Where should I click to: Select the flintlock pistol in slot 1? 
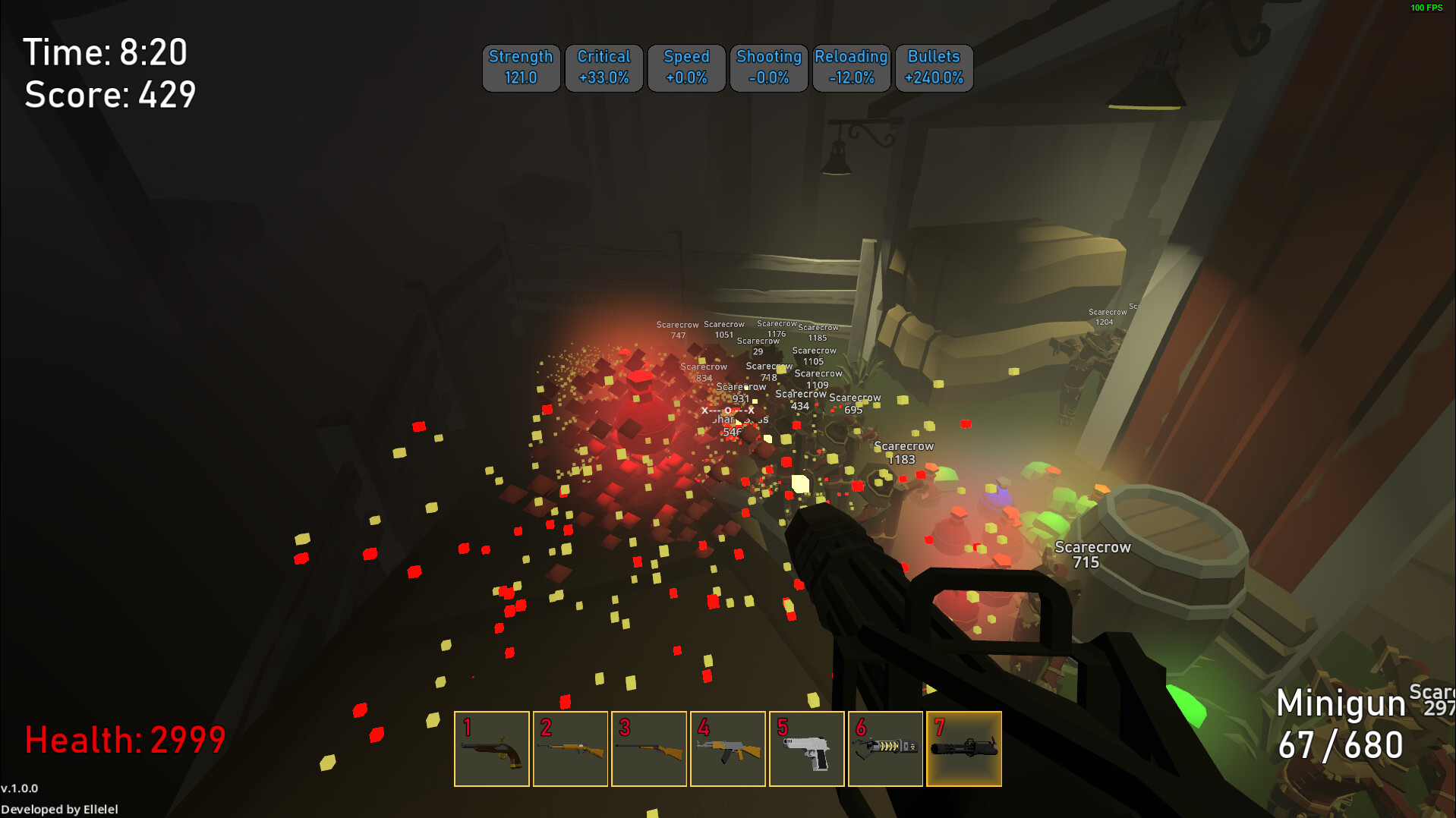pos(492,749)
